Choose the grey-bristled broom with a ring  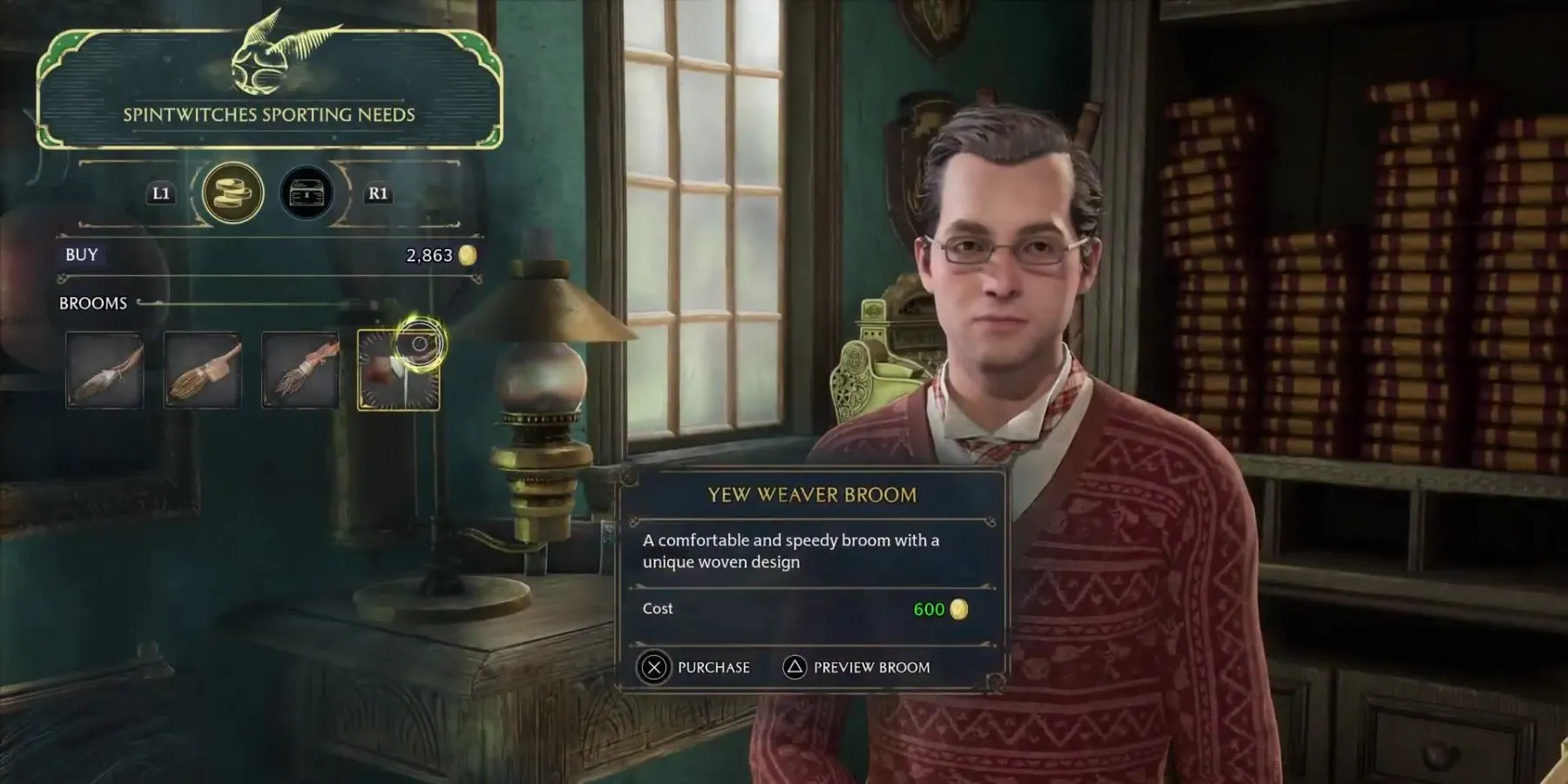(x=105, y=370)
